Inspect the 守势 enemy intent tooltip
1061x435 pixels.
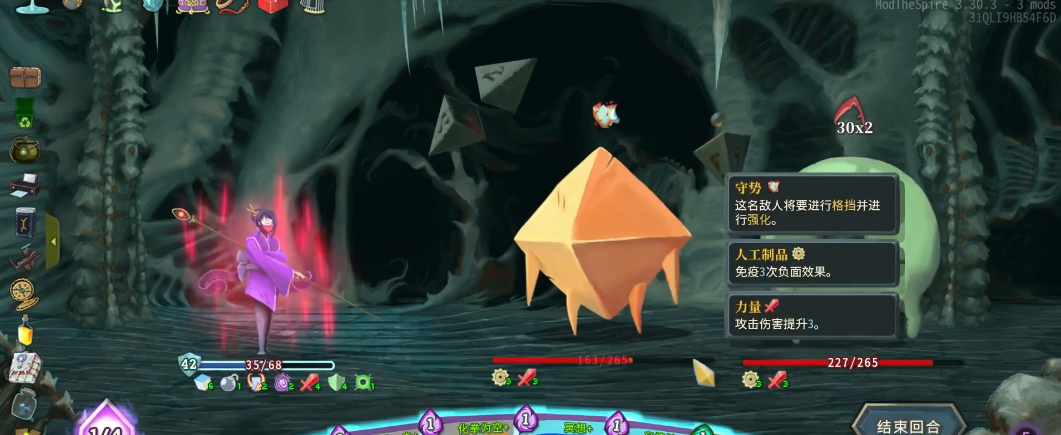point(815,203)
